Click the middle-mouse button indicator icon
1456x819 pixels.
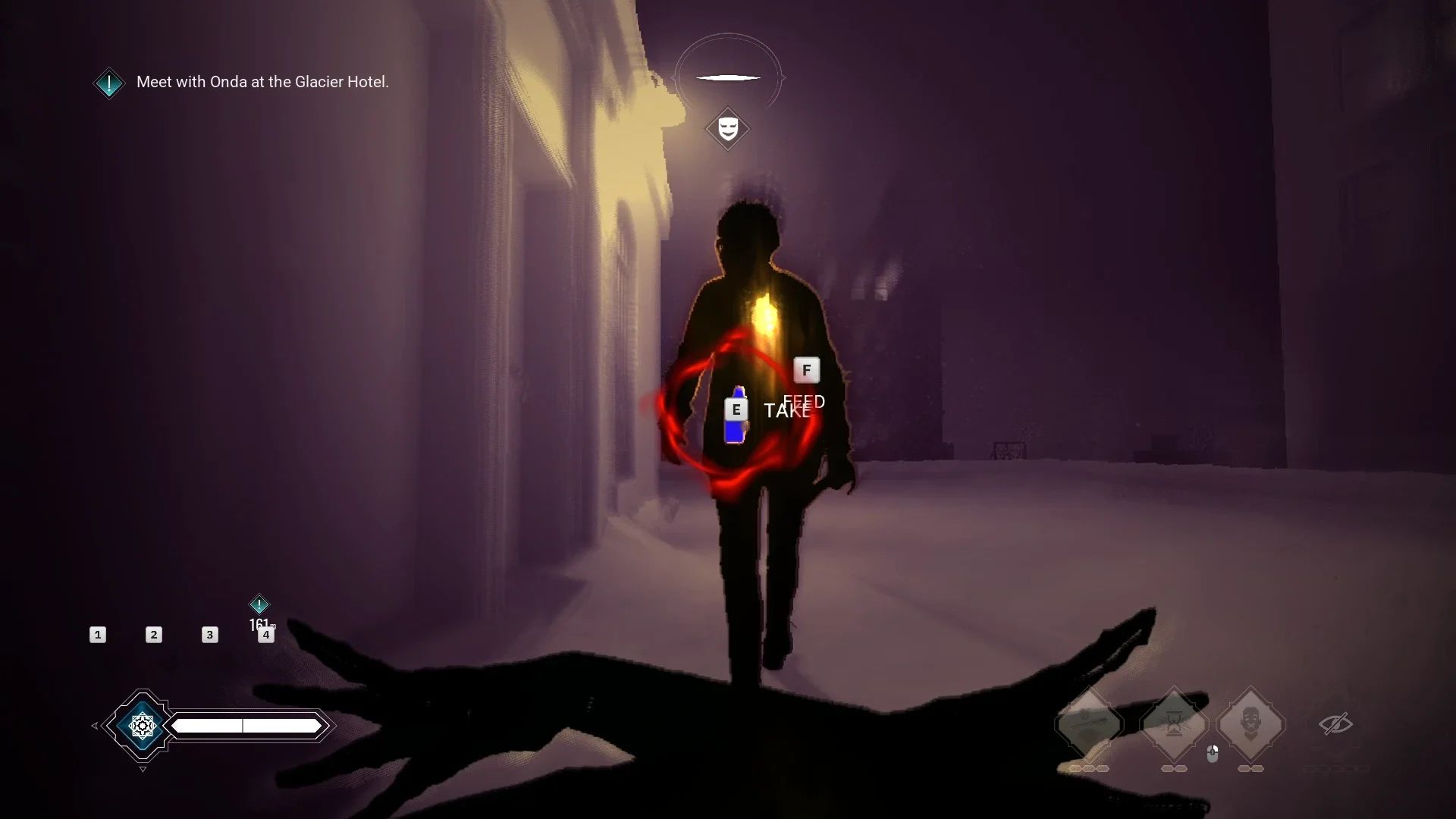[1212, 753]
